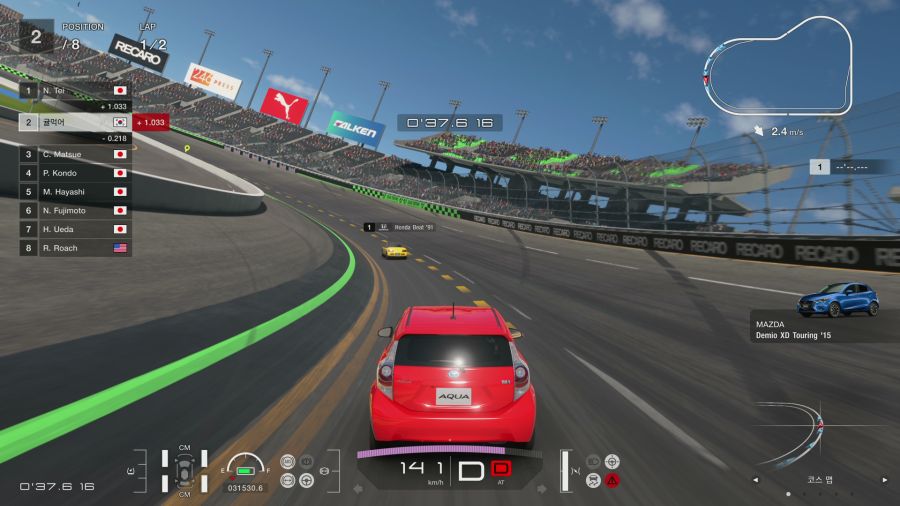Switch course map display with the right arrow

pyautogui.click(x=883, y=480)
